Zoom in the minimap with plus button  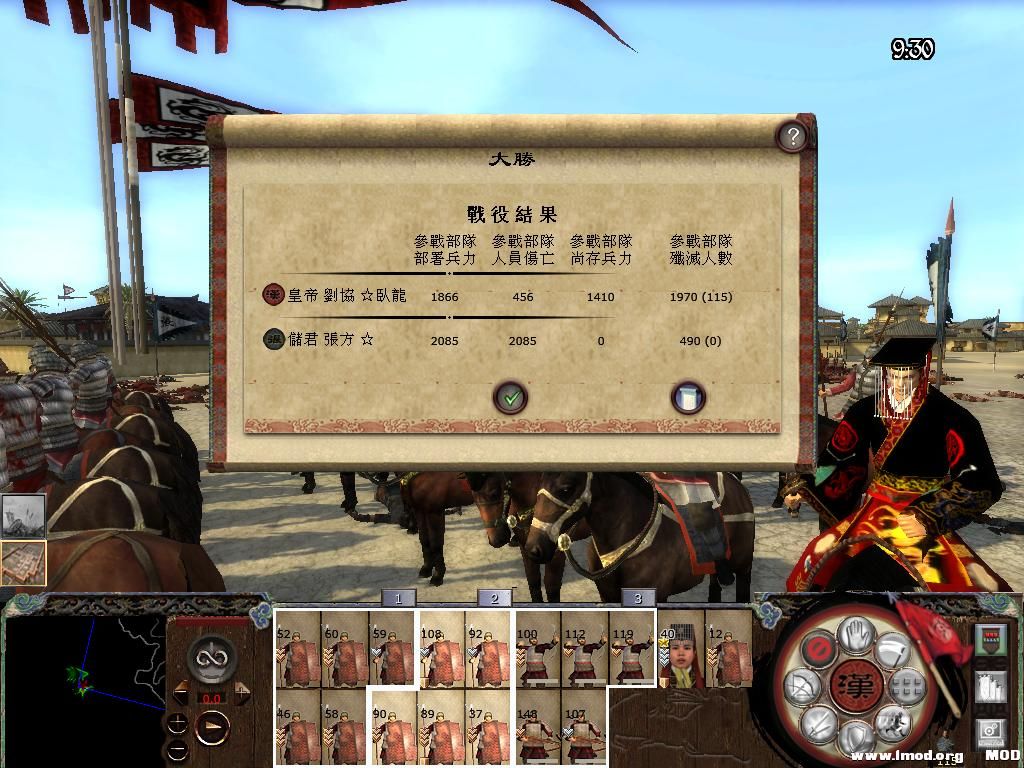177,722
